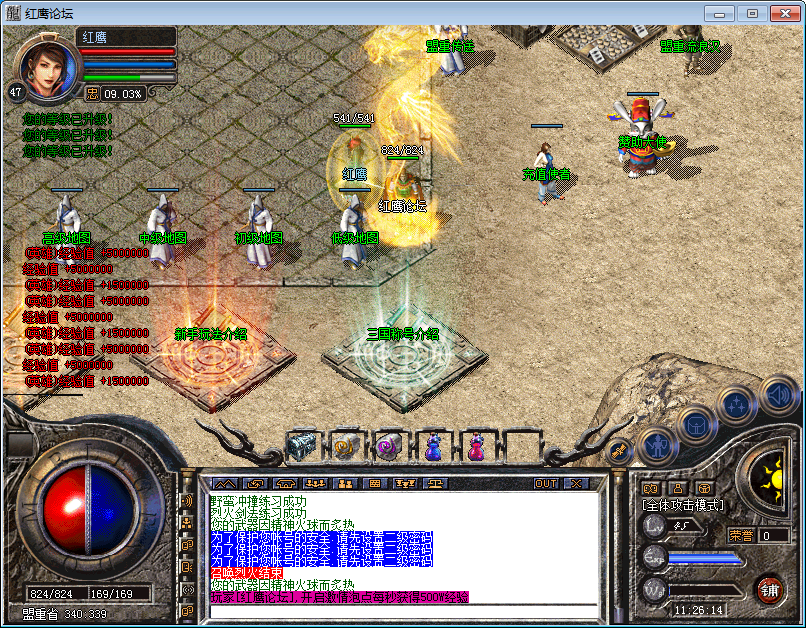Click the 红鹰 character portrait
Viewport: 806px width, 628px height.
[46, 66]
